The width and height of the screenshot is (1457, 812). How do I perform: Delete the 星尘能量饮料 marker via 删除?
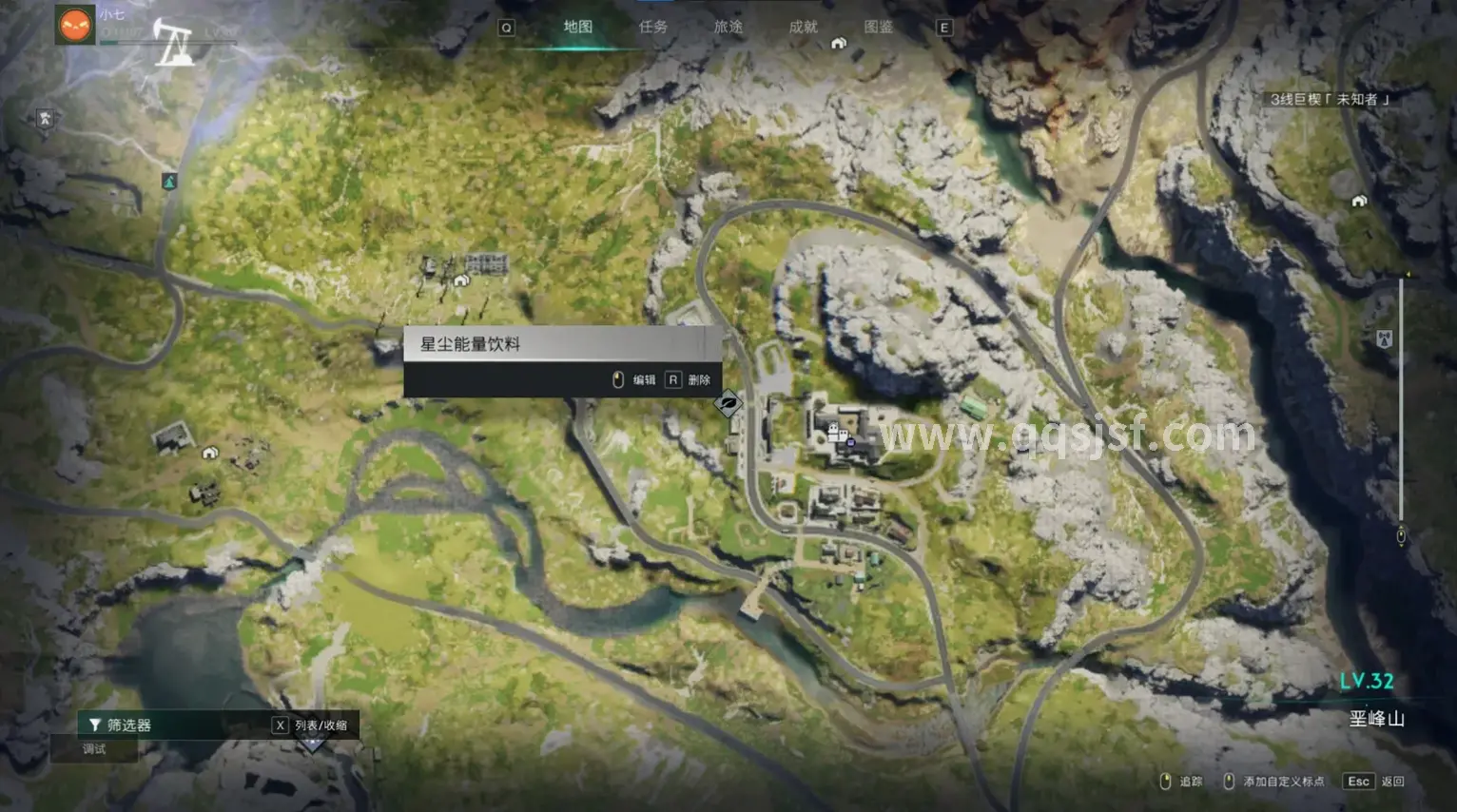click(x=690, y=379)
